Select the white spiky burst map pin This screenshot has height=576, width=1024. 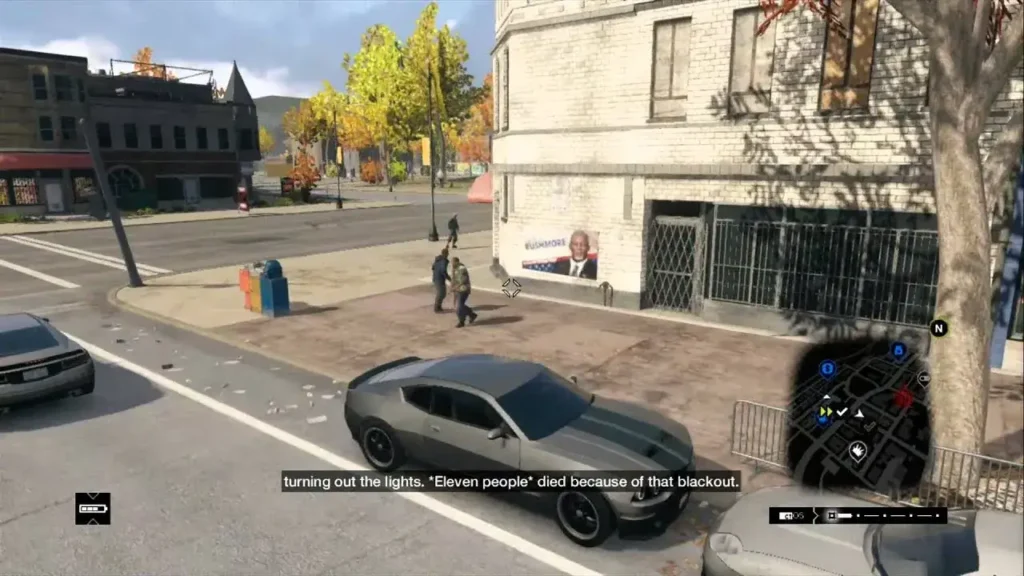(857, 451)
